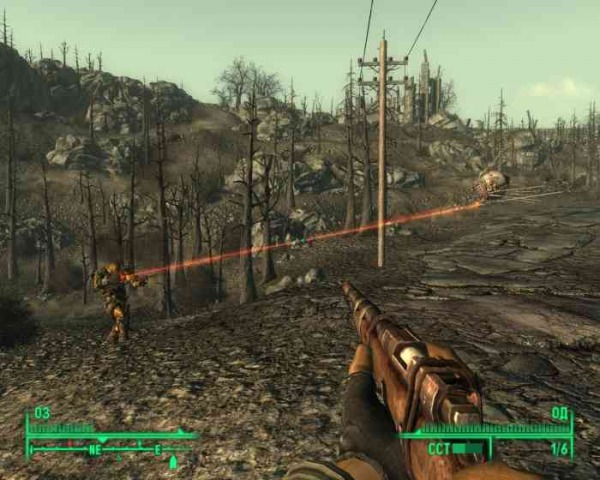Select the objective marker under the compass
The height and width of the screenshot is (480, 600).
(173, 462)
